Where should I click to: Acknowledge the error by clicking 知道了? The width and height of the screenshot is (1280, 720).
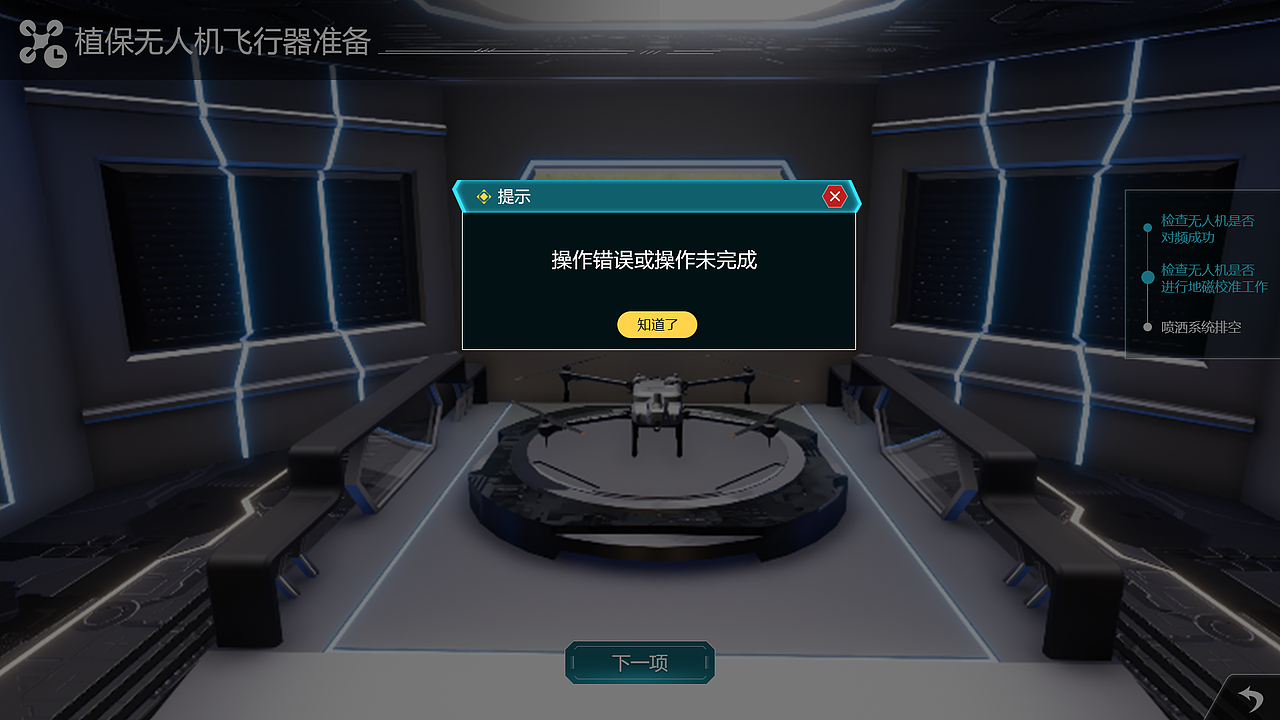[x=656, y=324]
